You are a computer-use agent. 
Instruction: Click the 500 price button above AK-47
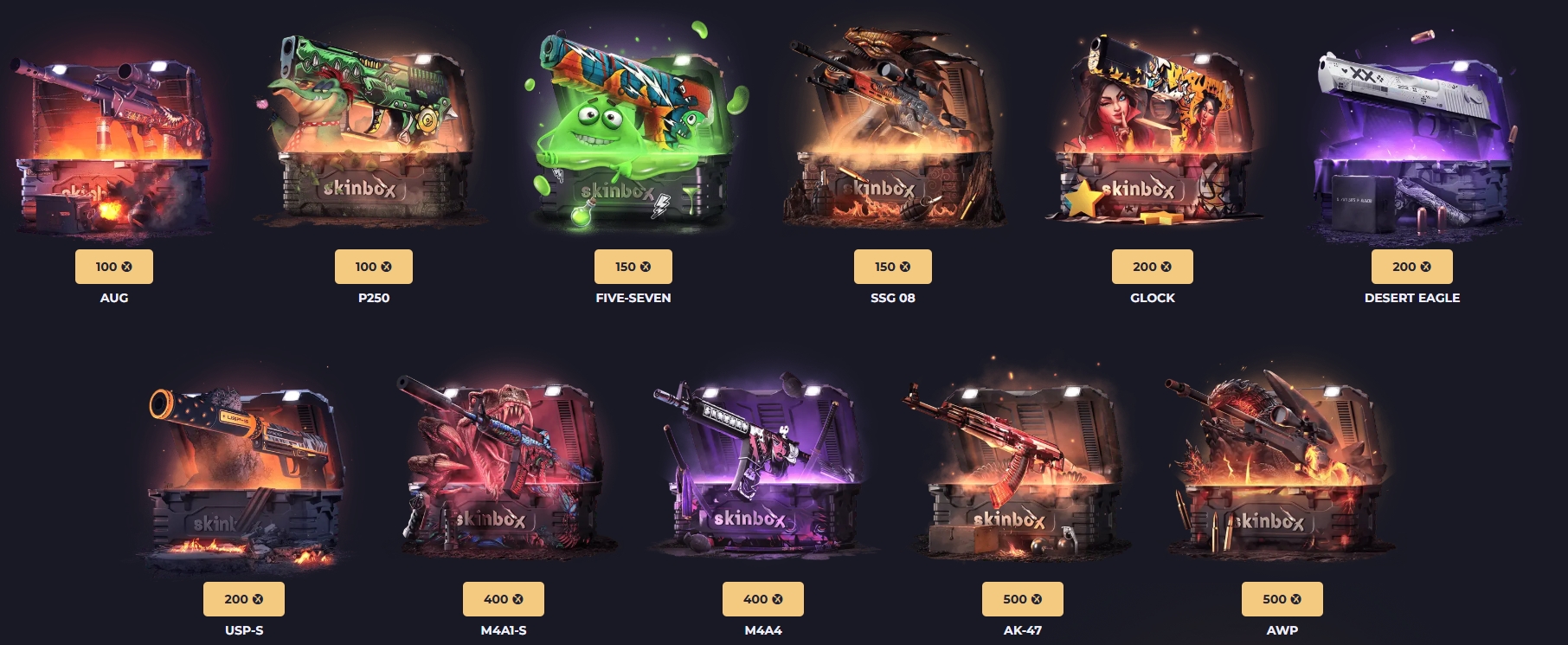pos(1022,599)
